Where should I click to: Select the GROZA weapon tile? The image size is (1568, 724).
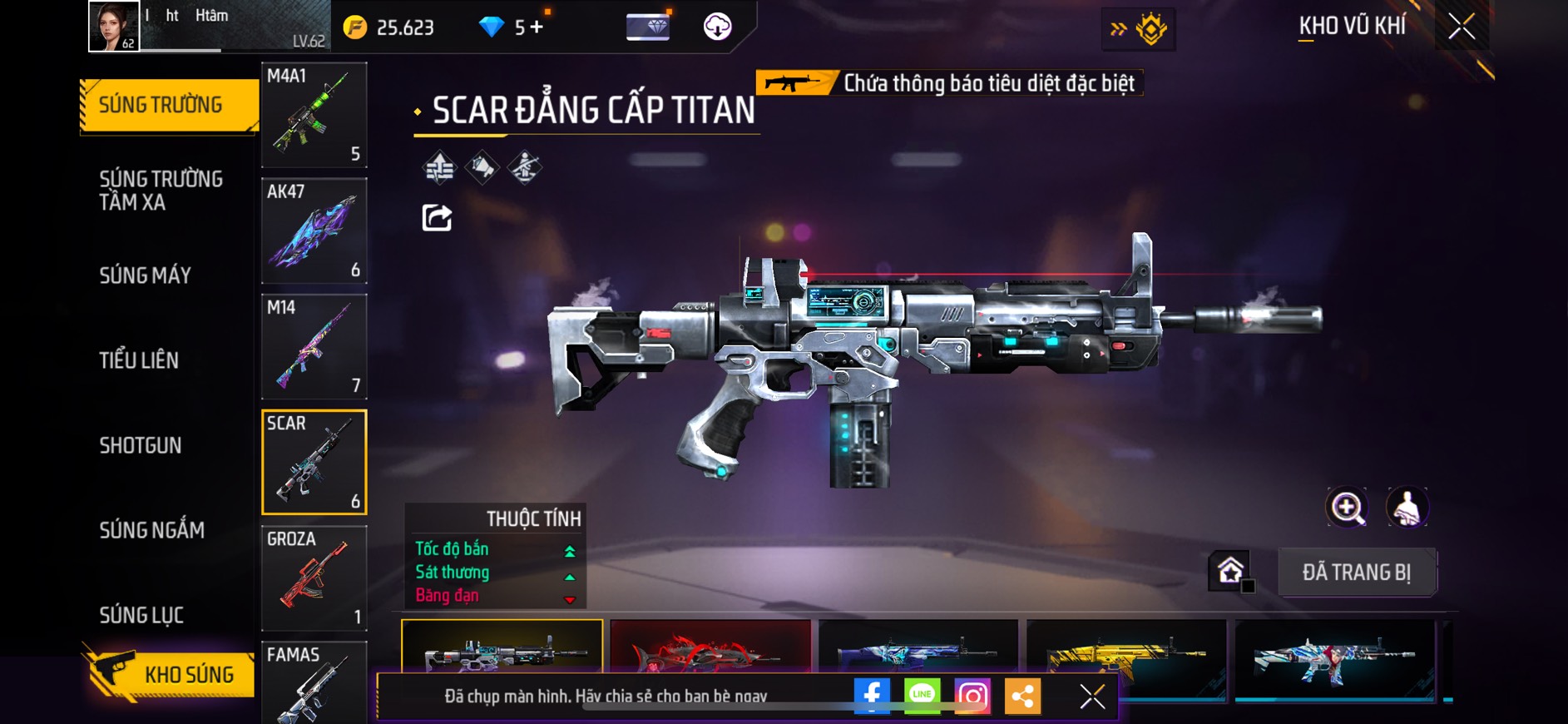(x=314, y=578)
